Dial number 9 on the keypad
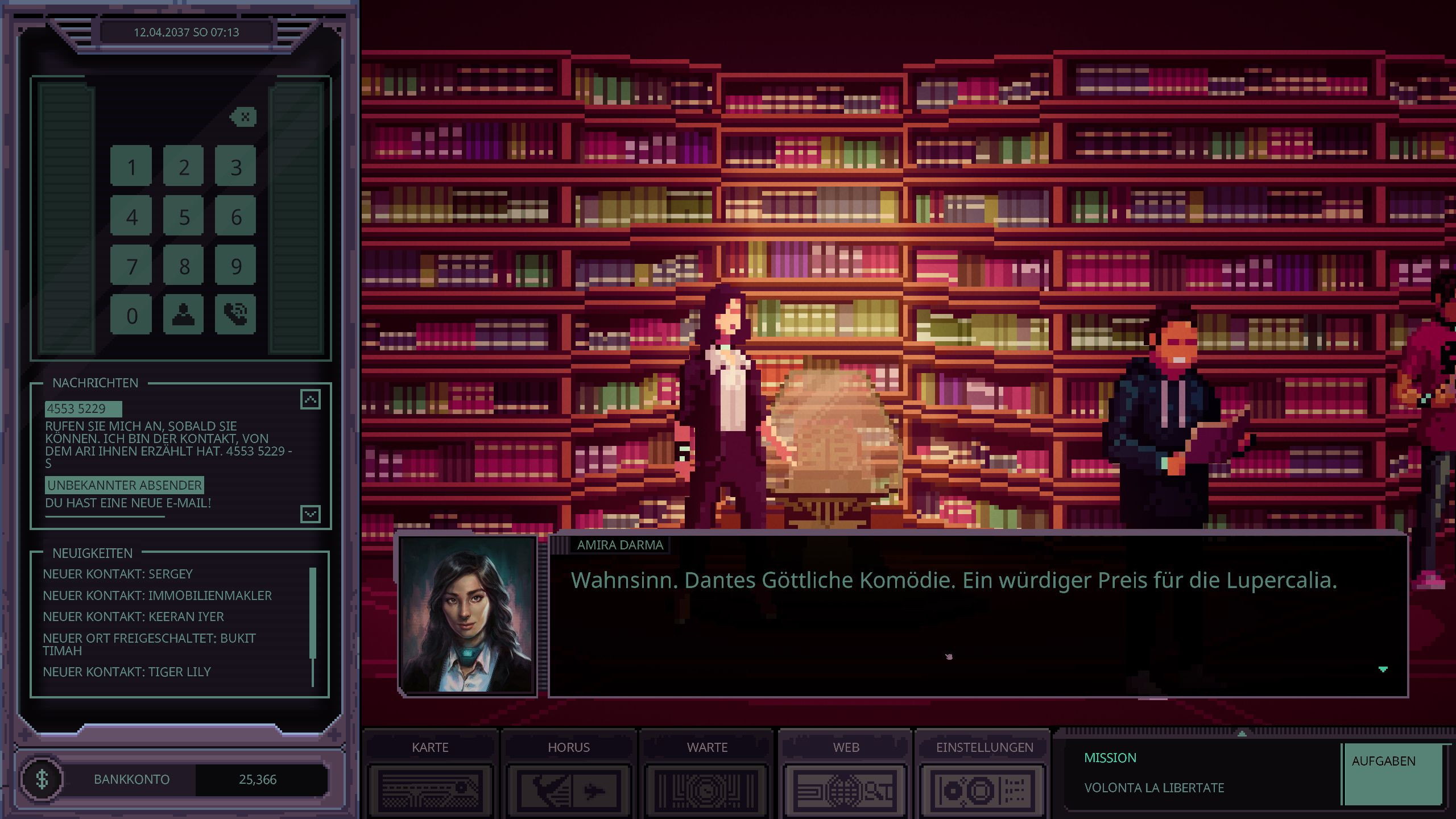Image resolution: width=1456 pixels, height=819 pixels. 235,266
